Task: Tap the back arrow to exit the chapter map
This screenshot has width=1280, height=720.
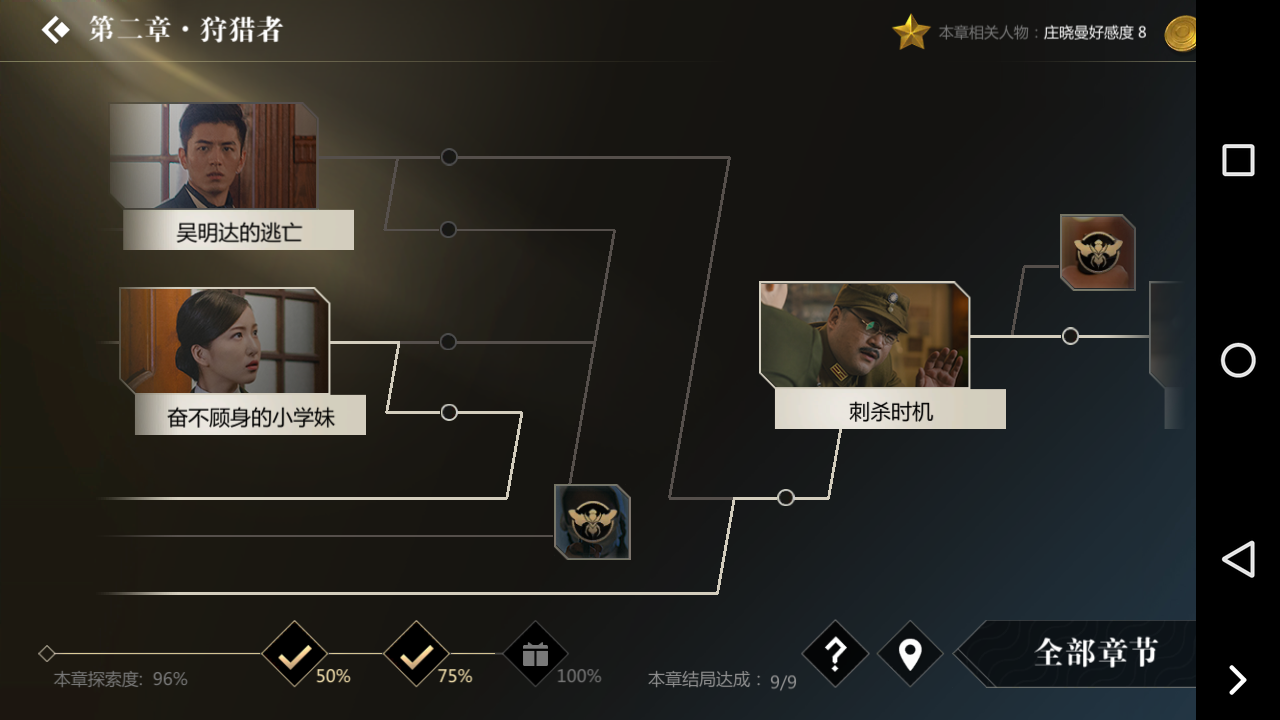Action: 55,28
